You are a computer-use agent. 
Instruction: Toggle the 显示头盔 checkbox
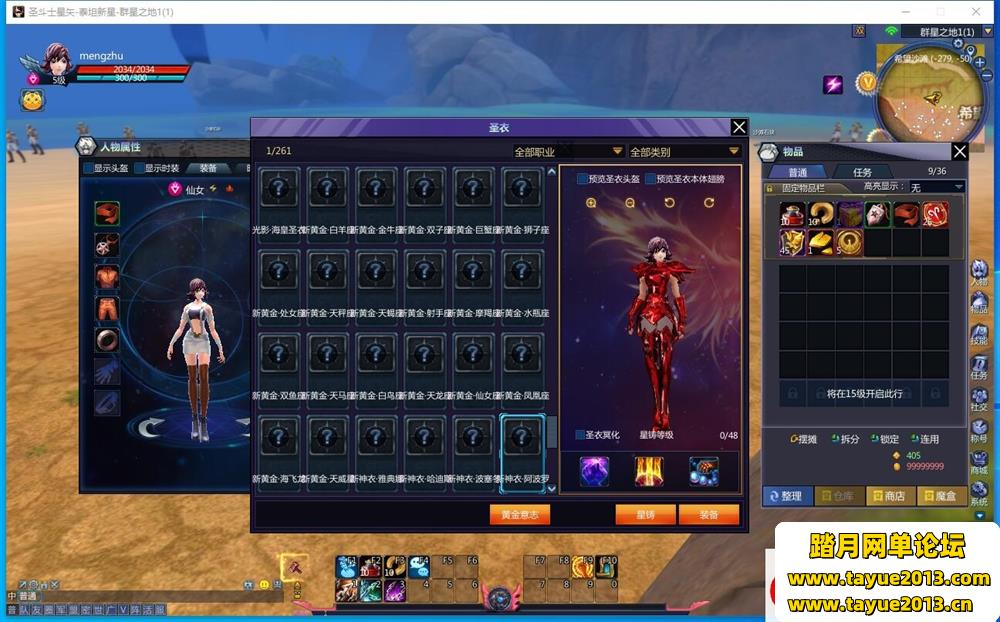[89, 168]
